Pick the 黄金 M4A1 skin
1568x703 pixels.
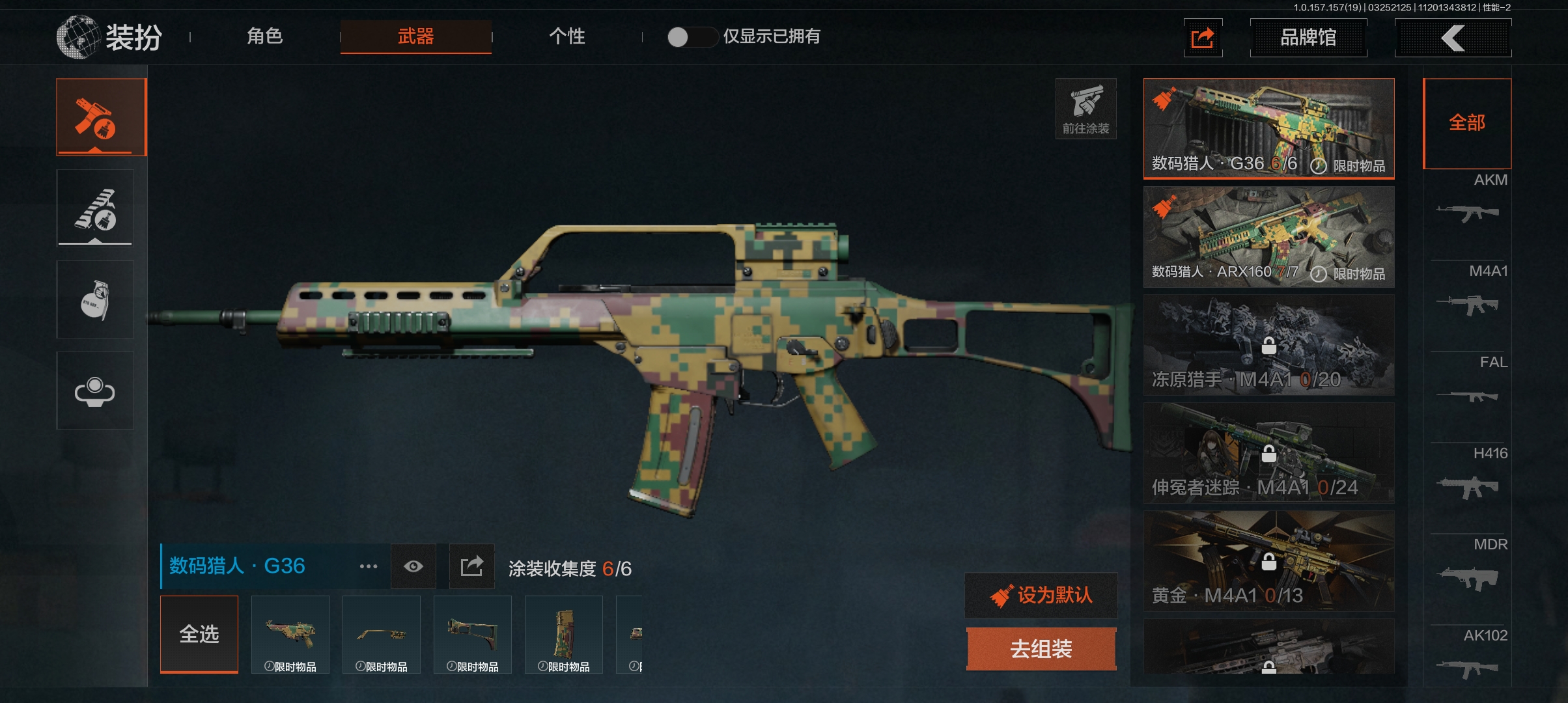click(1268, 561)
